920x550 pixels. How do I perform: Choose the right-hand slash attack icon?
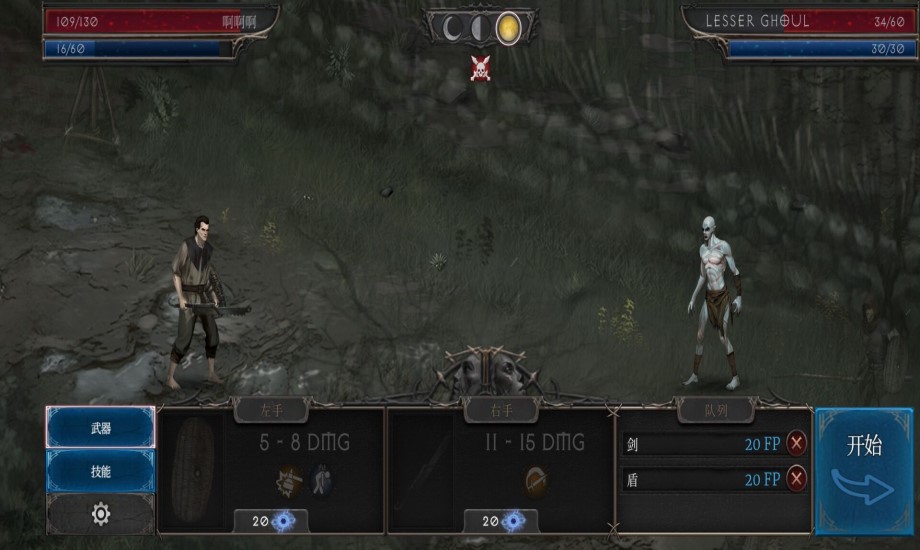tap(535, 481)
